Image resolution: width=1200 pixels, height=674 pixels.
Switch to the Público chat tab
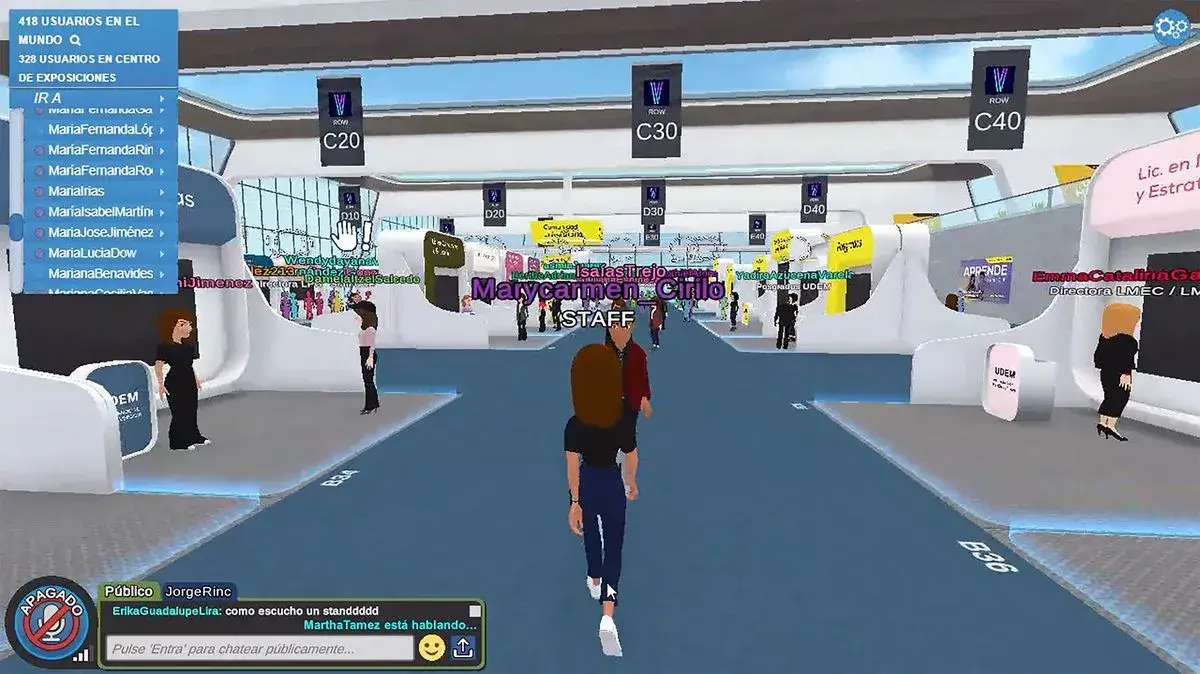coord(128,591)
